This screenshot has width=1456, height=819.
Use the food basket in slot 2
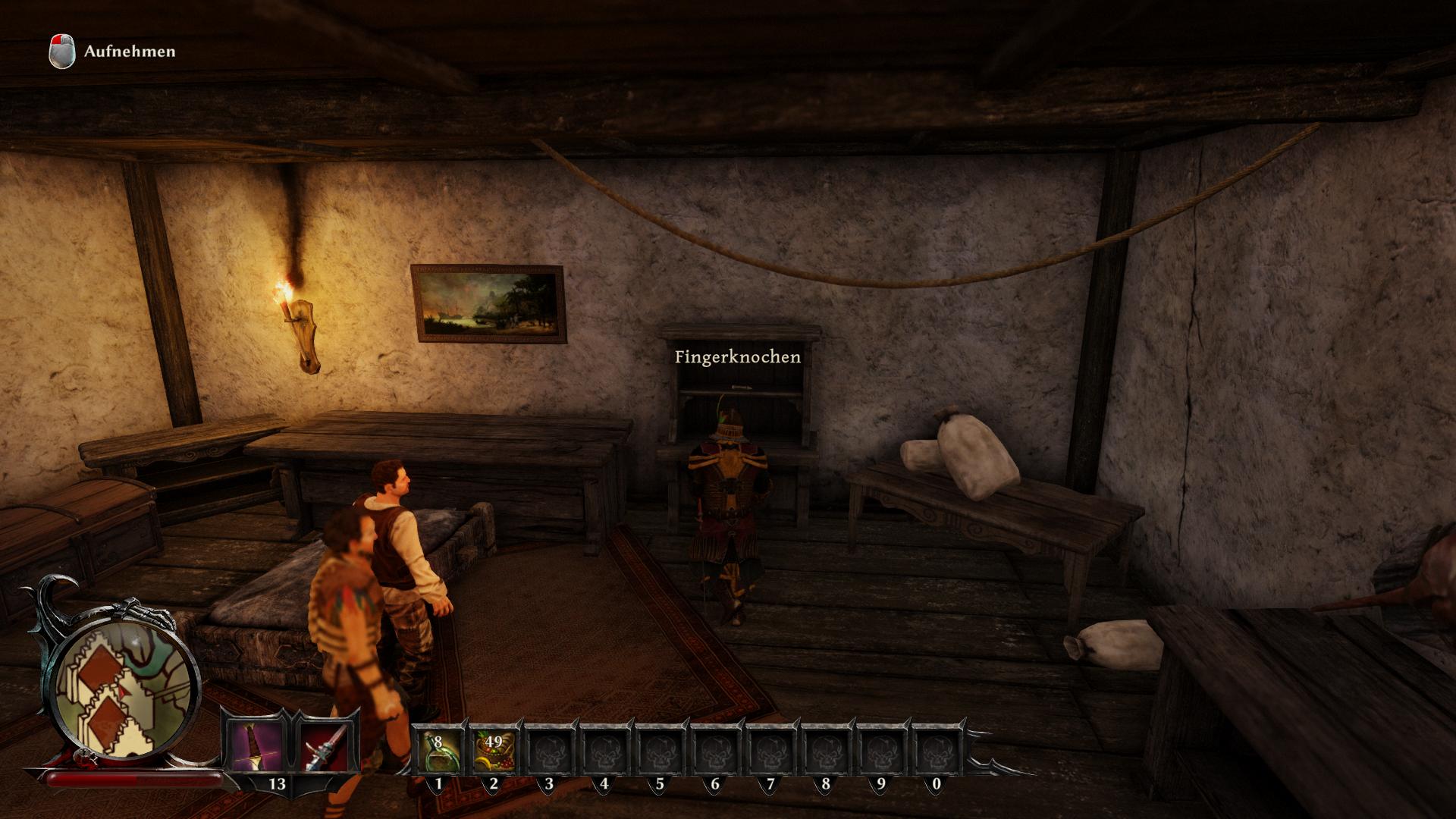pyautogui.click(x=494, y=748)
